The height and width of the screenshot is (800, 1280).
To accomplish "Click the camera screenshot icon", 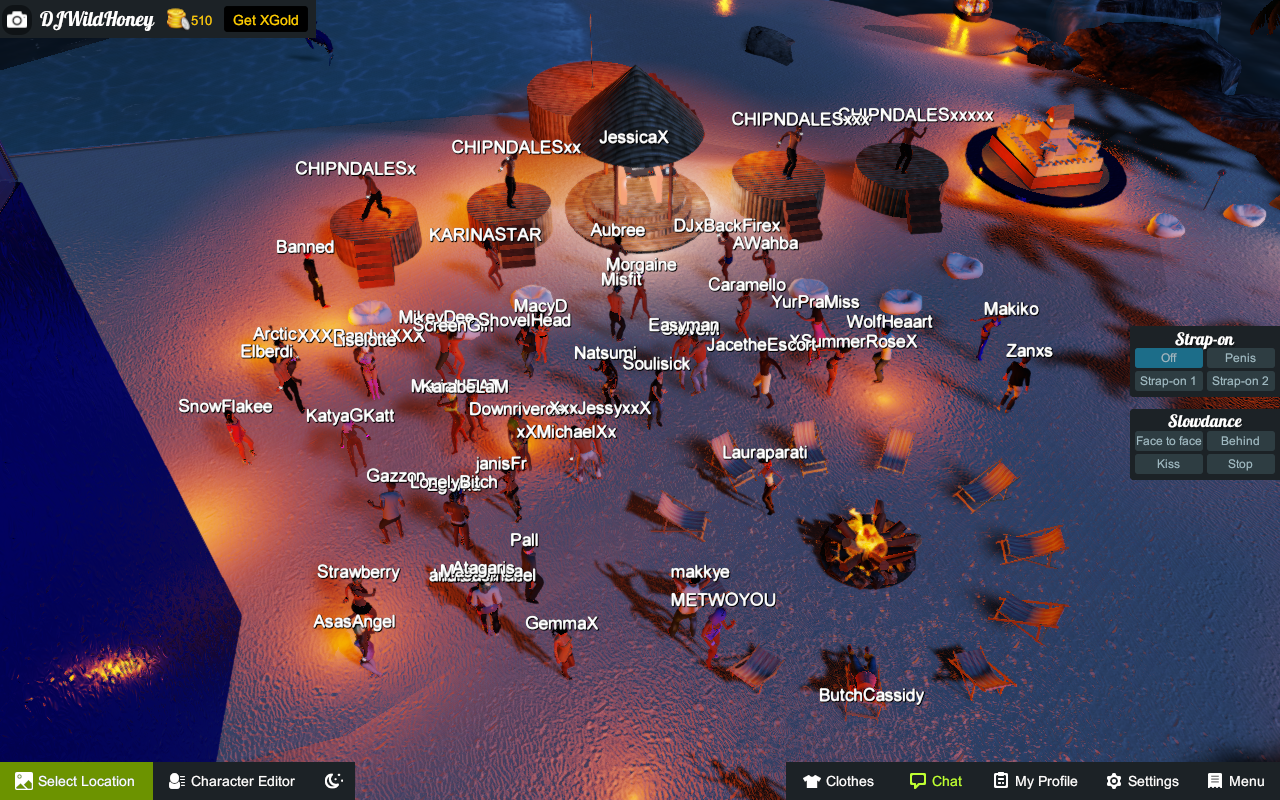I will (x=17, y=20).
